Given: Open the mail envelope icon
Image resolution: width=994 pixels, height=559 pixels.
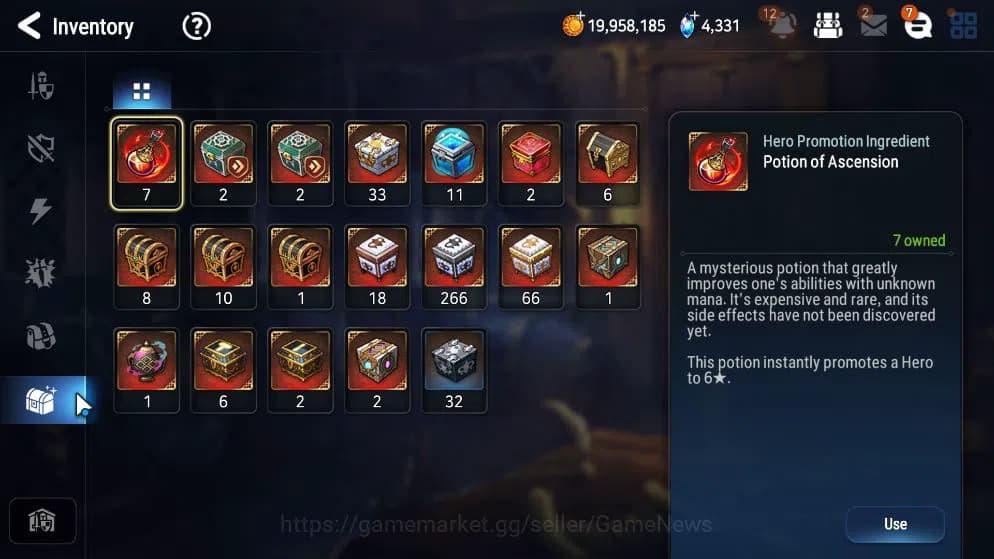Looking at the screenshot, I should 873,25.
